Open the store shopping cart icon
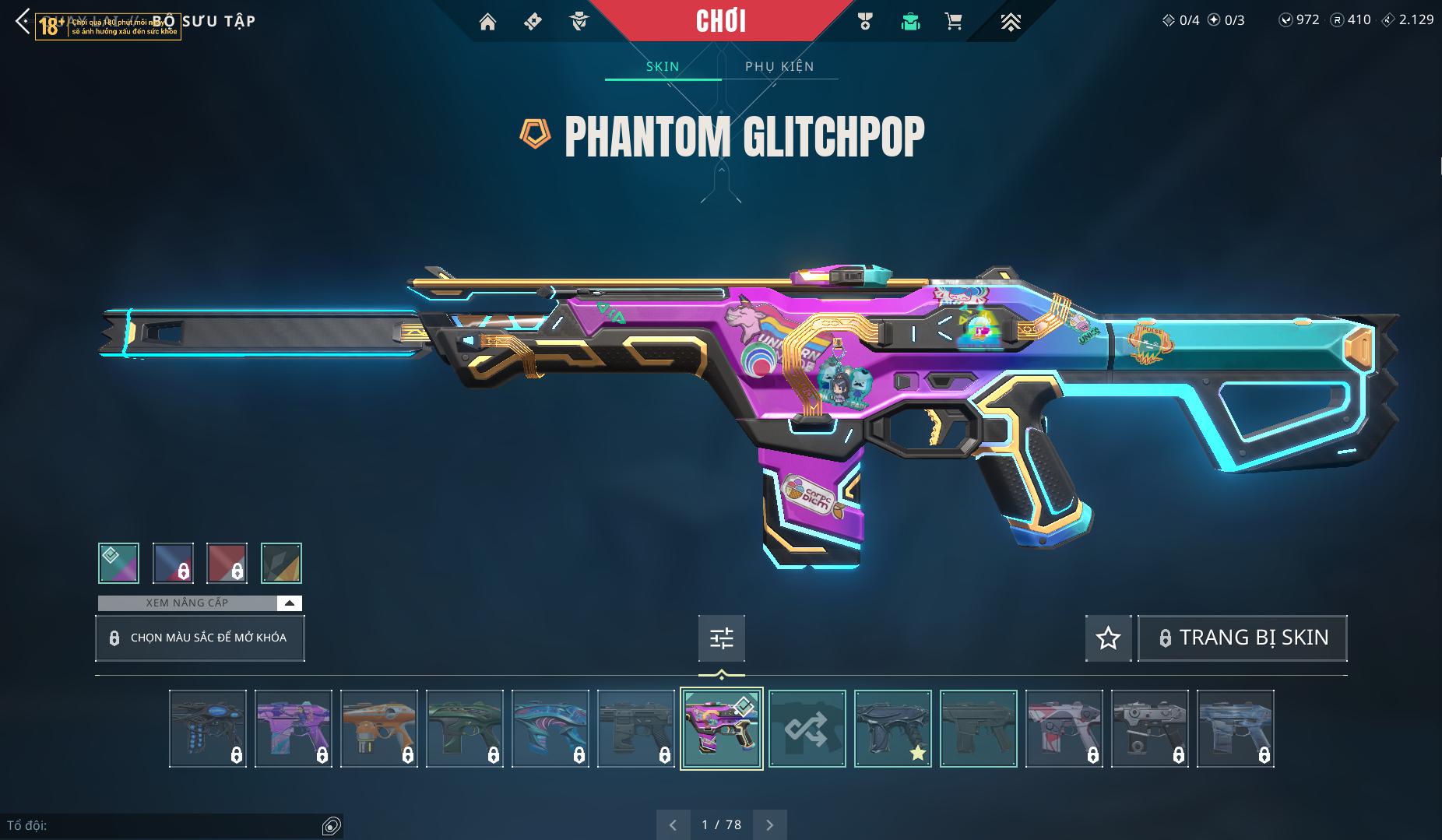The image size is (1442, 840). pyautogui.click(x=953, y=22)
